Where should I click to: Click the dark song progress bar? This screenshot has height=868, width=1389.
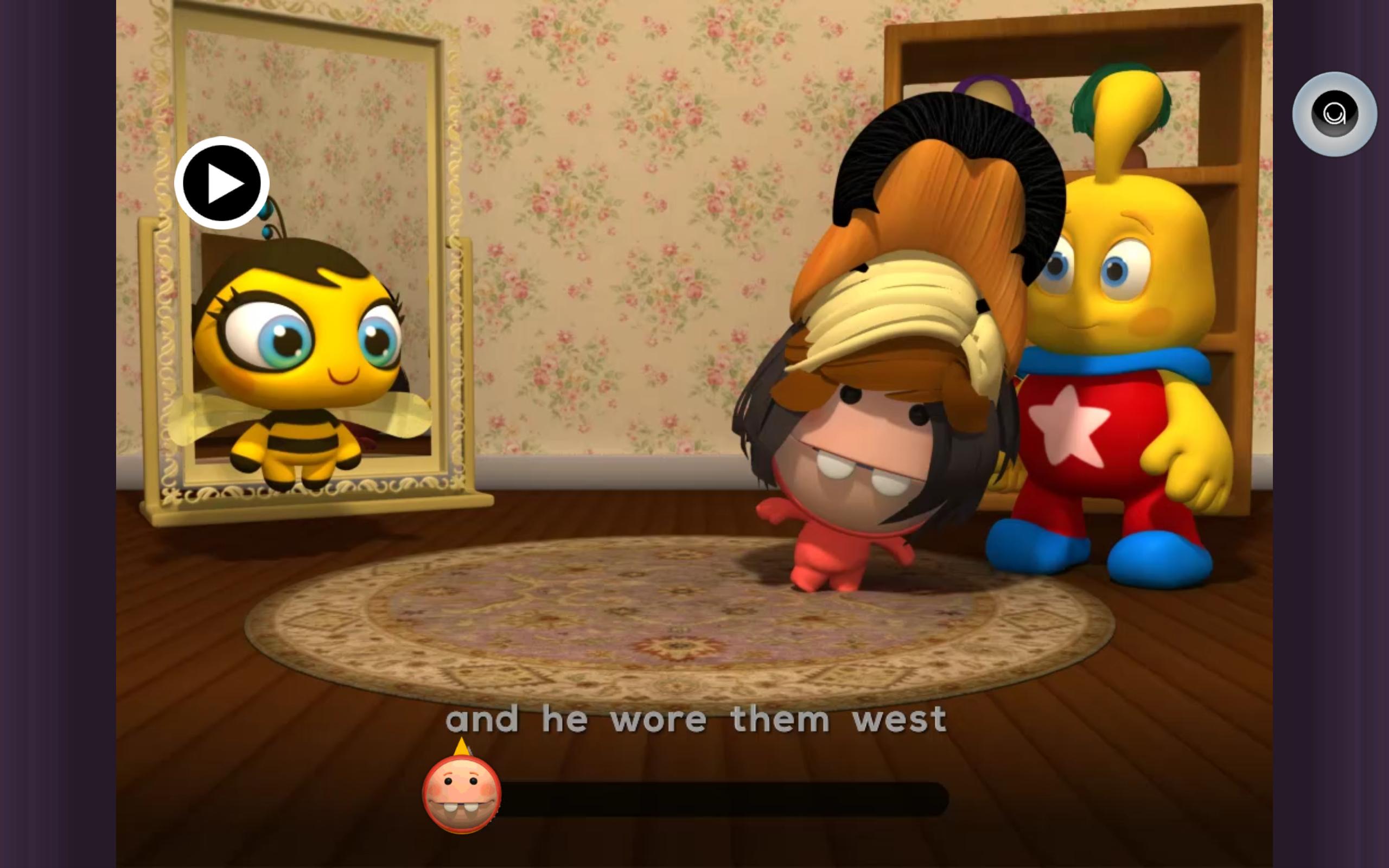tap(722, 799)
